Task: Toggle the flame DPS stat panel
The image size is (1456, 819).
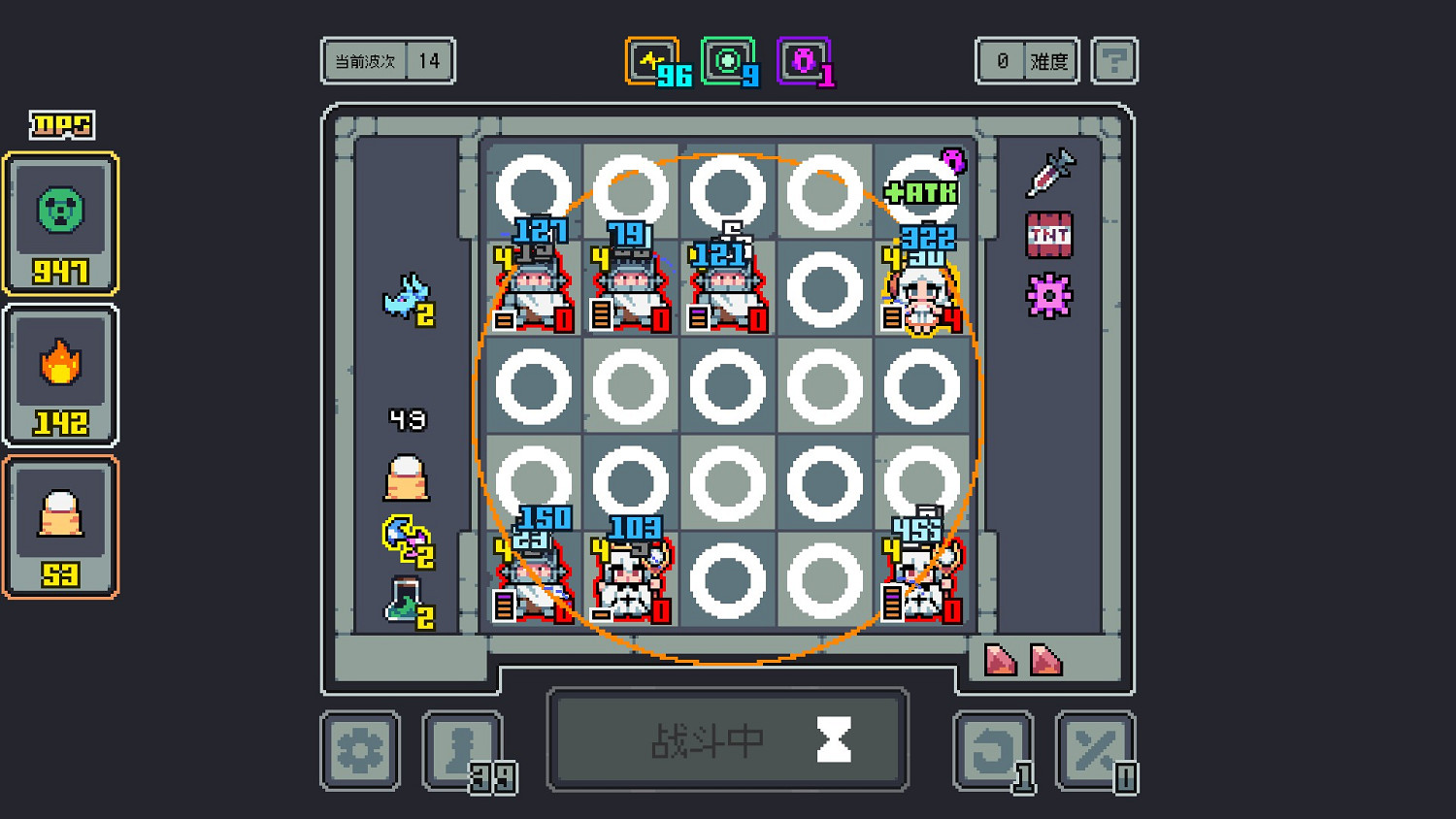Action: [x=60, y=374]
